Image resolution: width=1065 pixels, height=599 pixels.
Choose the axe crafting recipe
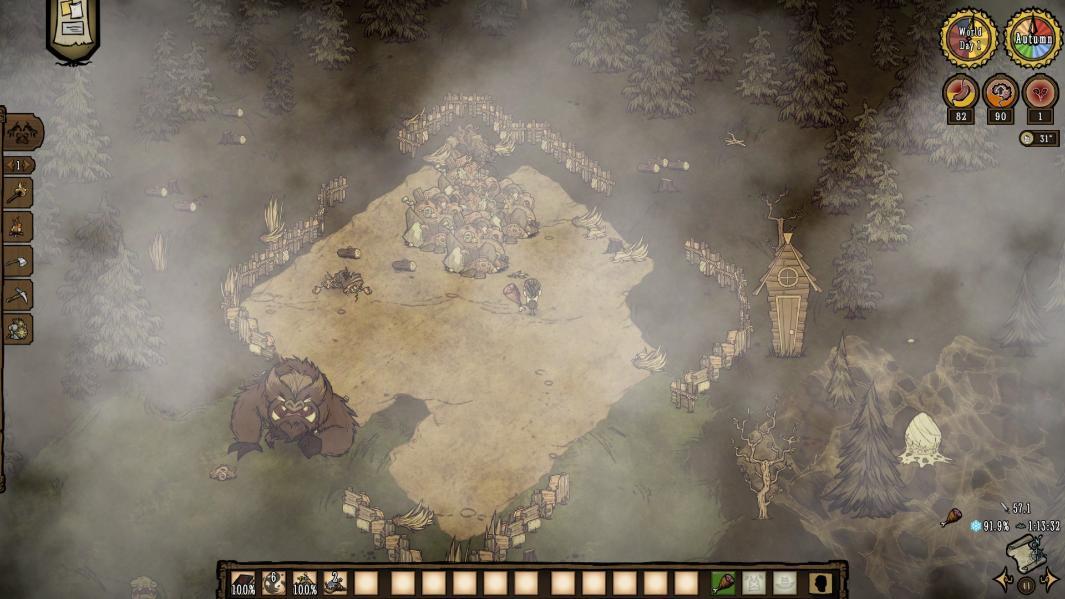19,261
